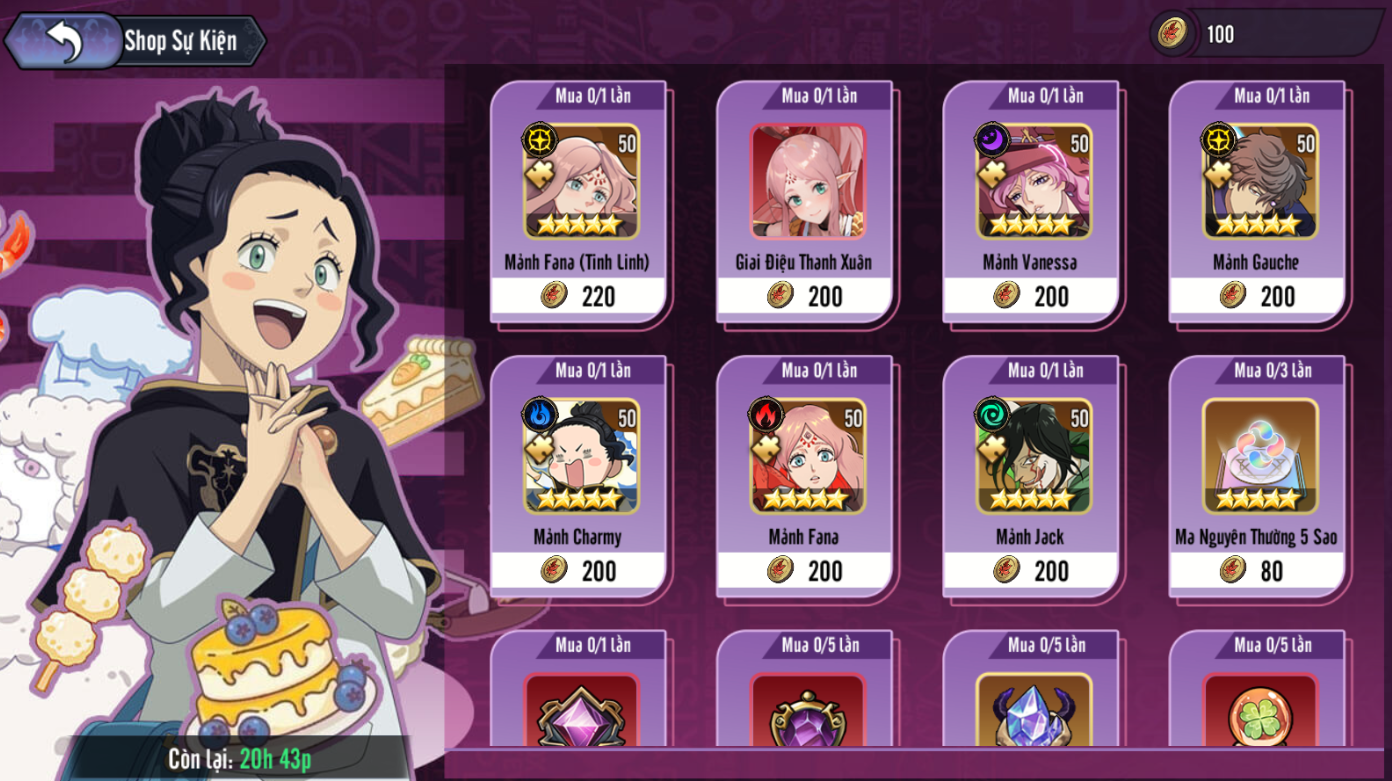This screenshot has width=1392, height=781.
Task: Choose the purple gem amulet item
Action: click(x=806, y=712)
